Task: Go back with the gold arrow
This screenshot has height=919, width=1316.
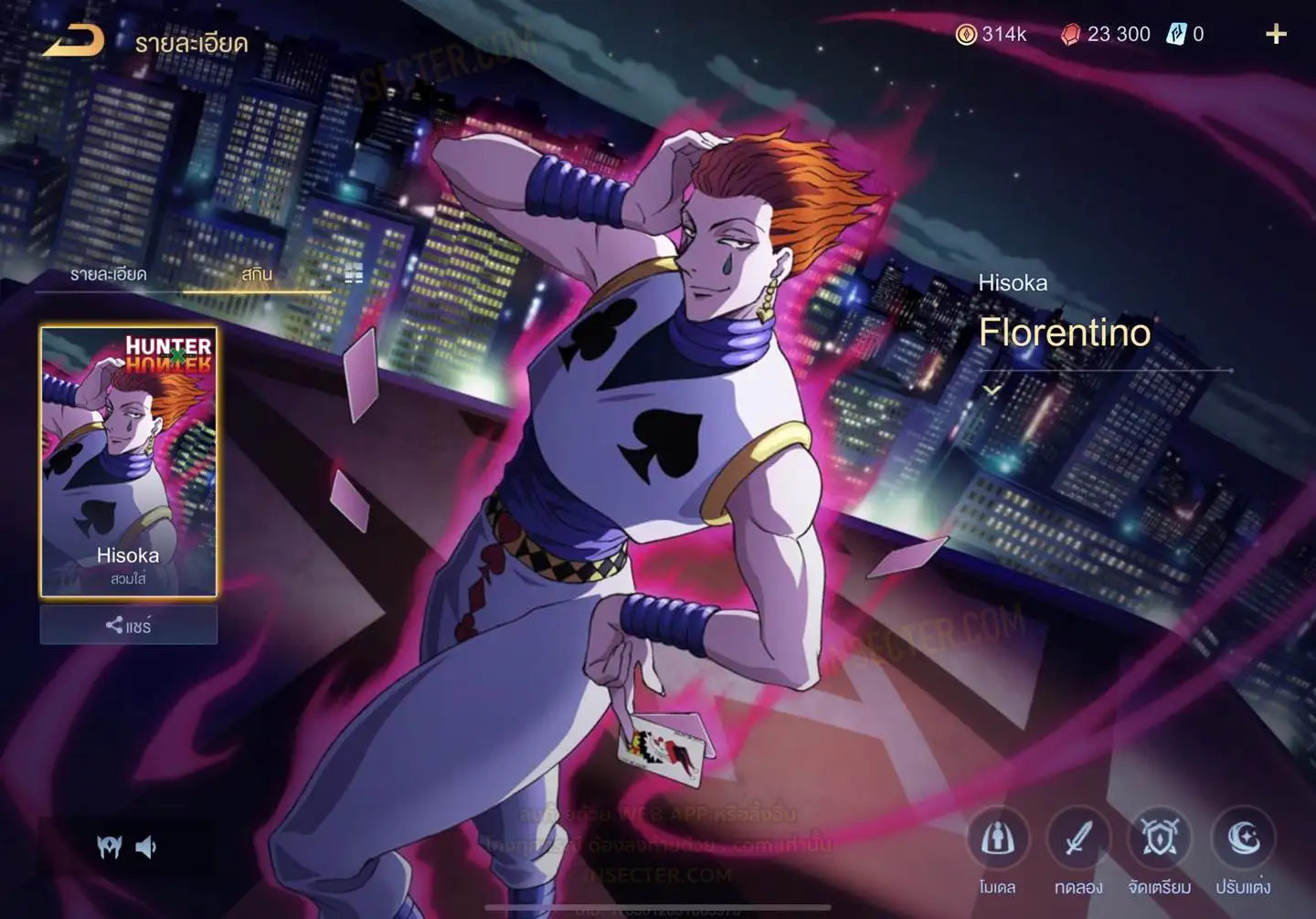Action: tap(74, 41)
